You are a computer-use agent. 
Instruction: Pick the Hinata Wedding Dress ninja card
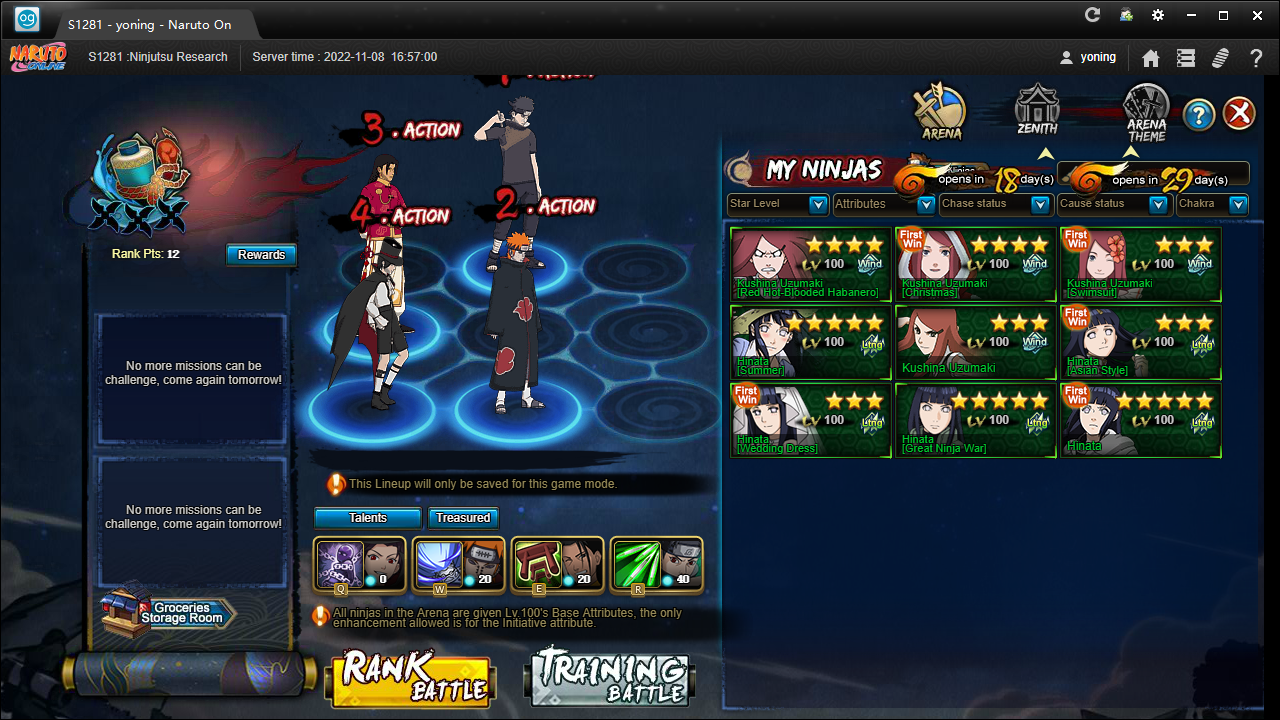pyautogui.click(x=811, y=421)
